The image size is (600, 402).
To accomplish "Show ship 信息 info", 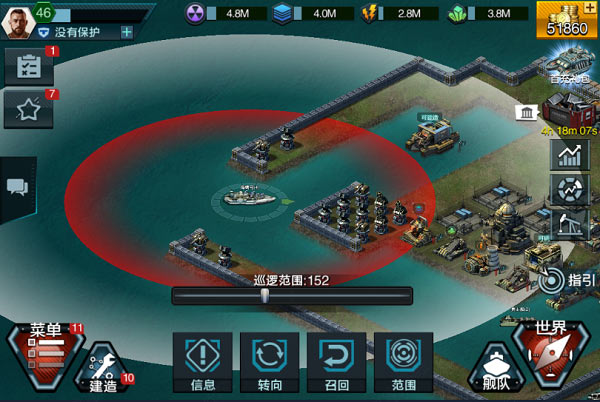I will [202, 360].
